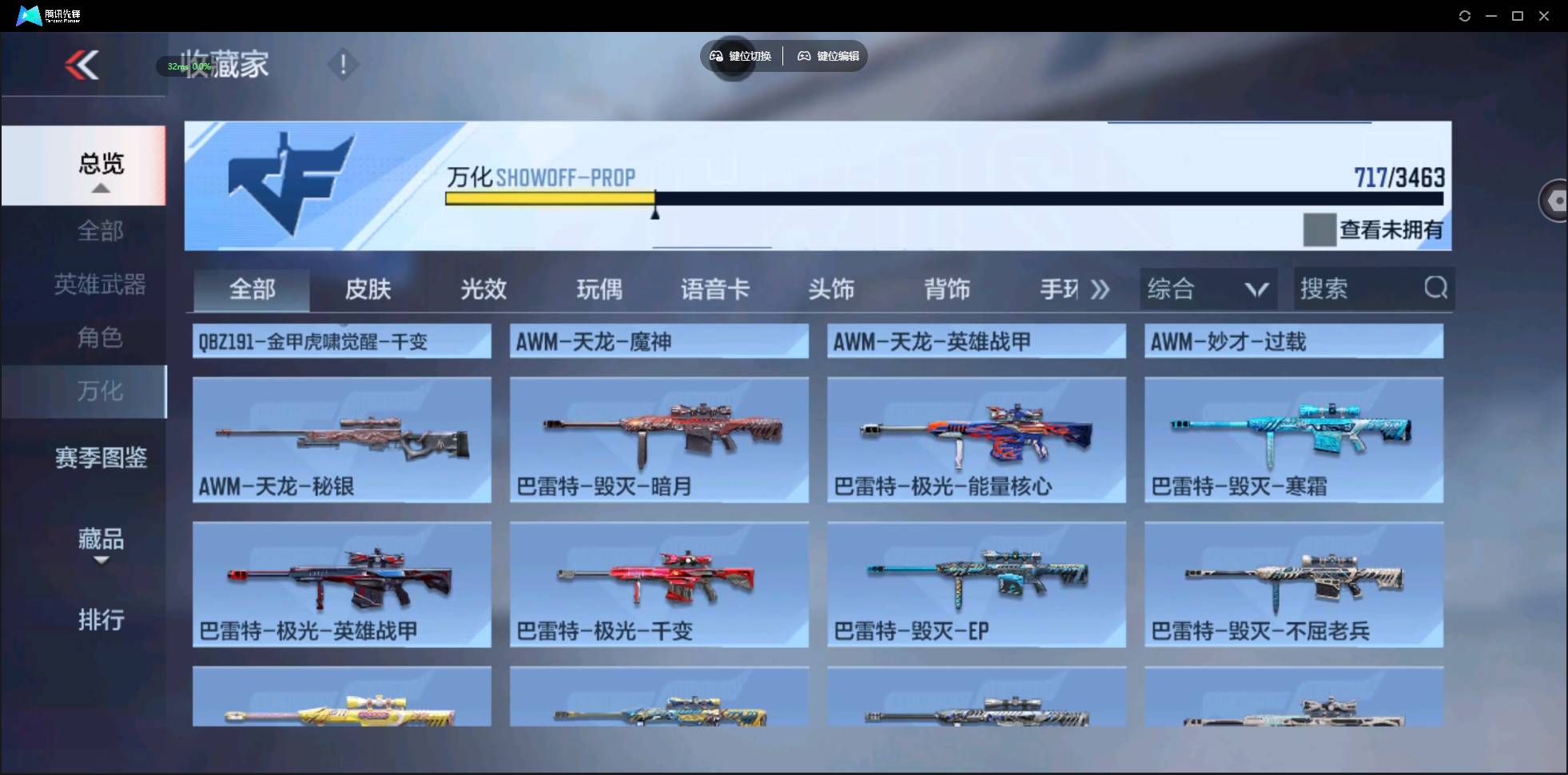Click the 万化 progress bar marker
Viewport: 1568px width, 775px height.
655,209
